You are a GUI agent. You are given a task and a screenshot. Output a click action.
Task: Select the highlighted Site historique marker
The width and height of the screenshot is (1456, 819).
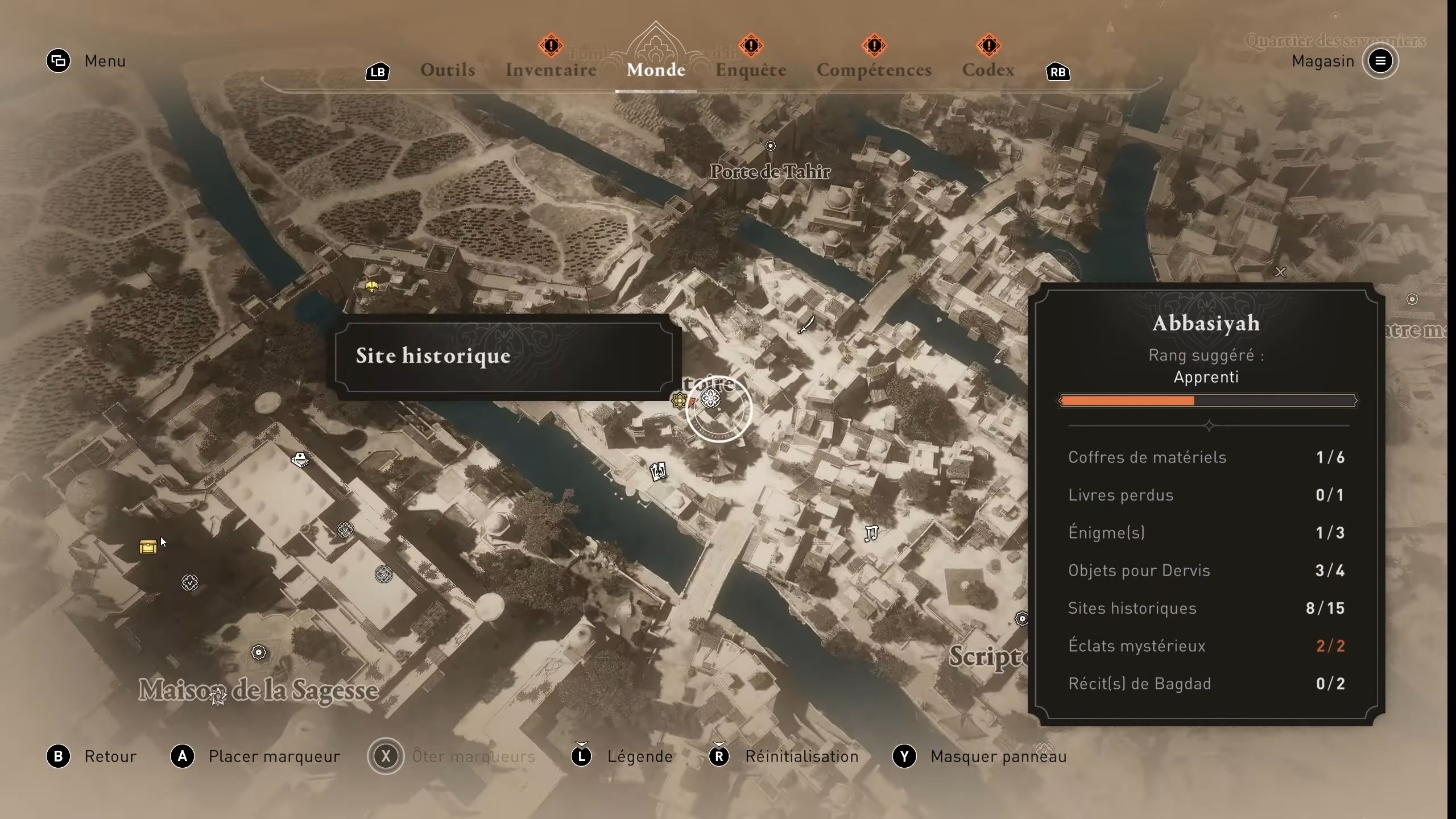(711, 399)
